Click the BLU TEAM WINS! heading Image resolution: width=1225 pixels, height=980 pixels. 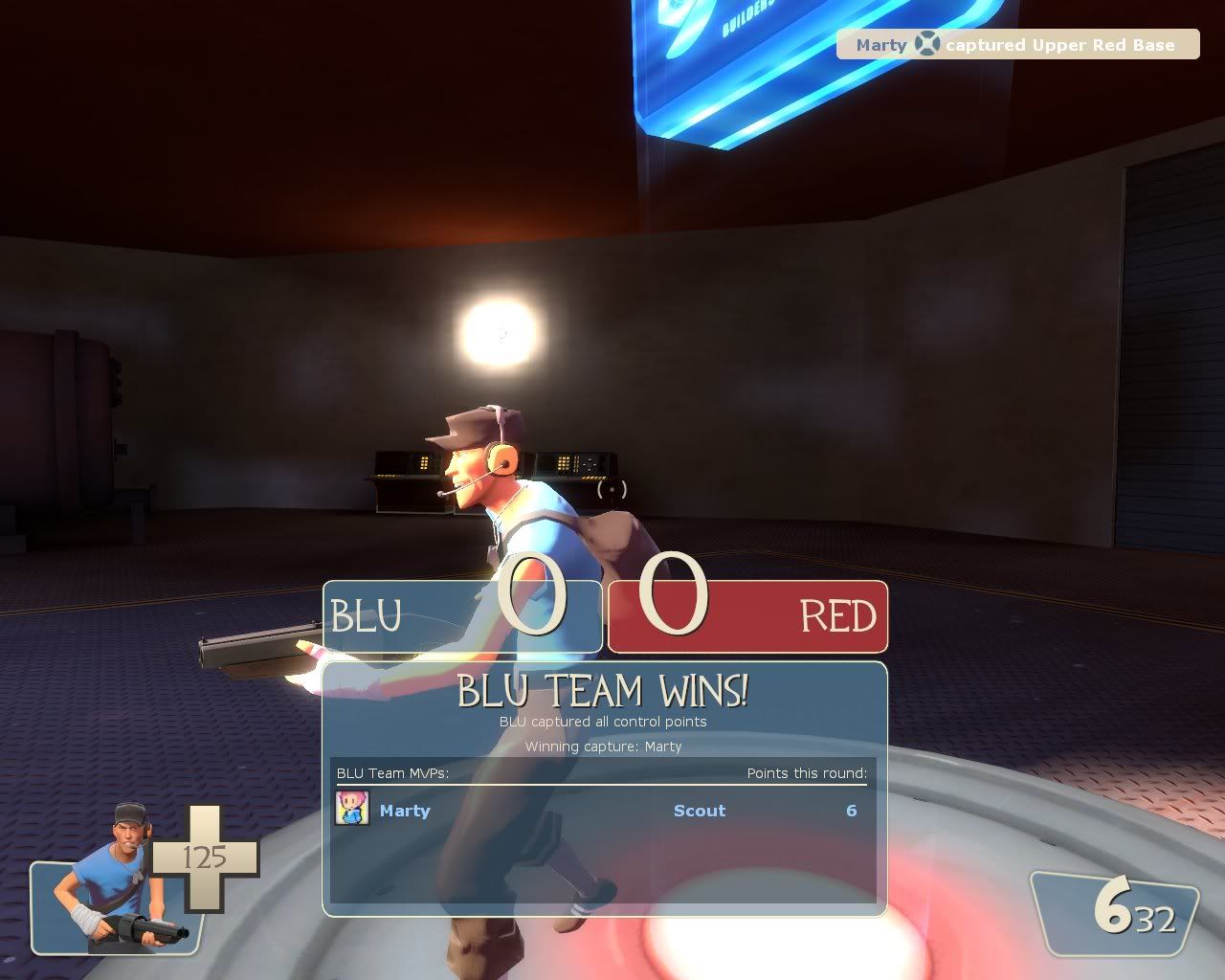pos(605,691)
